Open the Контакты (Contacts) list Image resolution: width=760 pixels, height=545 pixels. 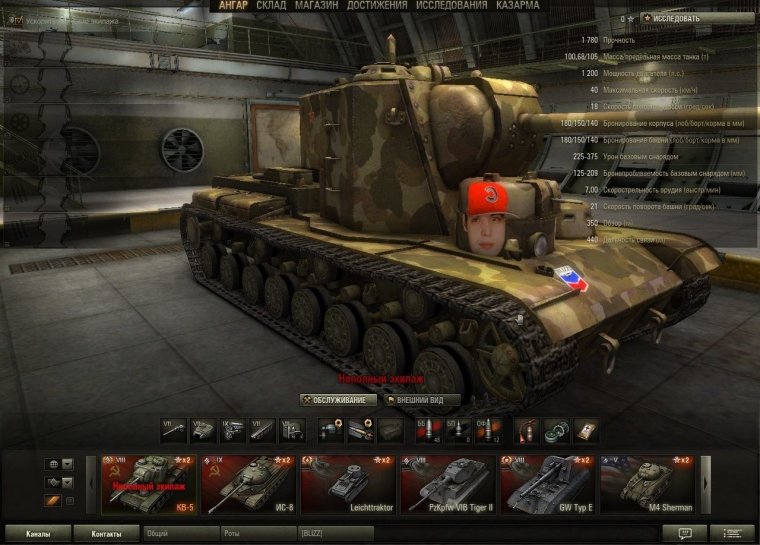click(x=107, y=534)
